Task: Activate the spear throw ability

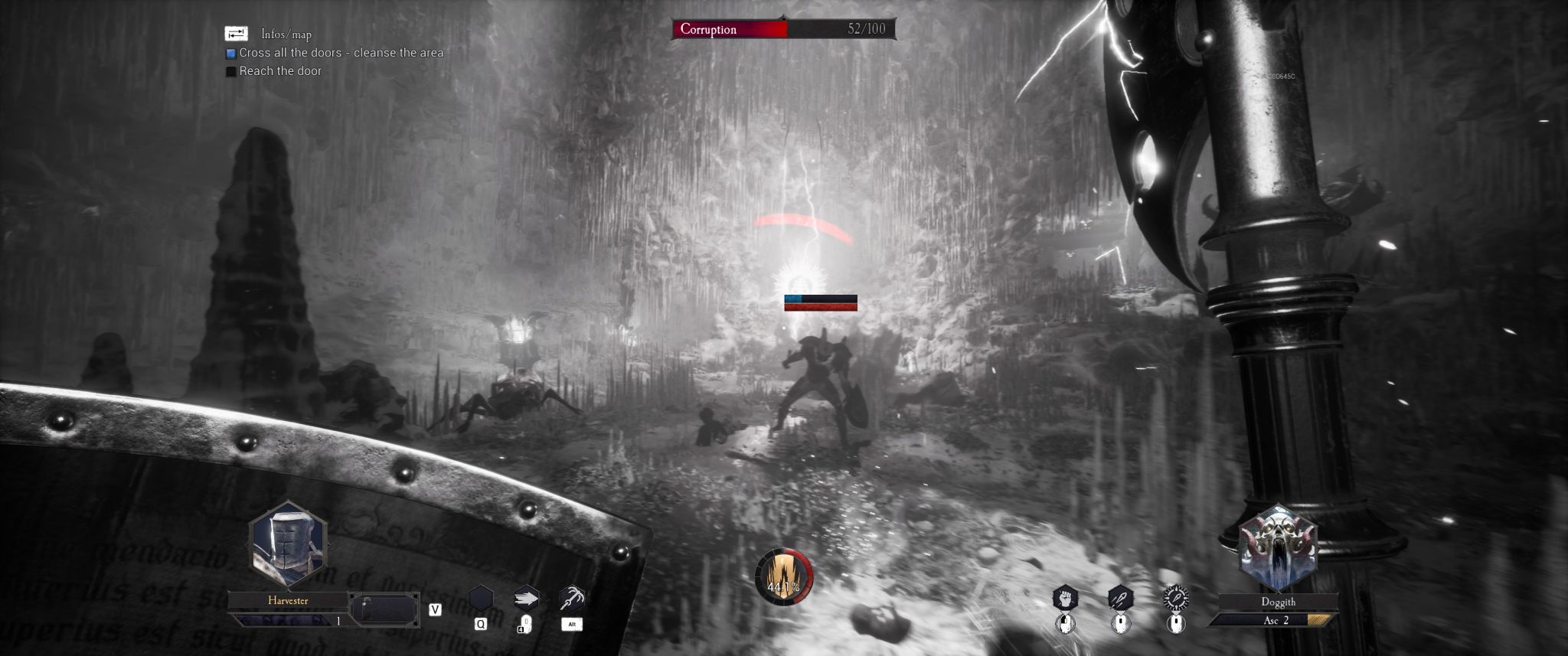Action: pos(1120,598)
